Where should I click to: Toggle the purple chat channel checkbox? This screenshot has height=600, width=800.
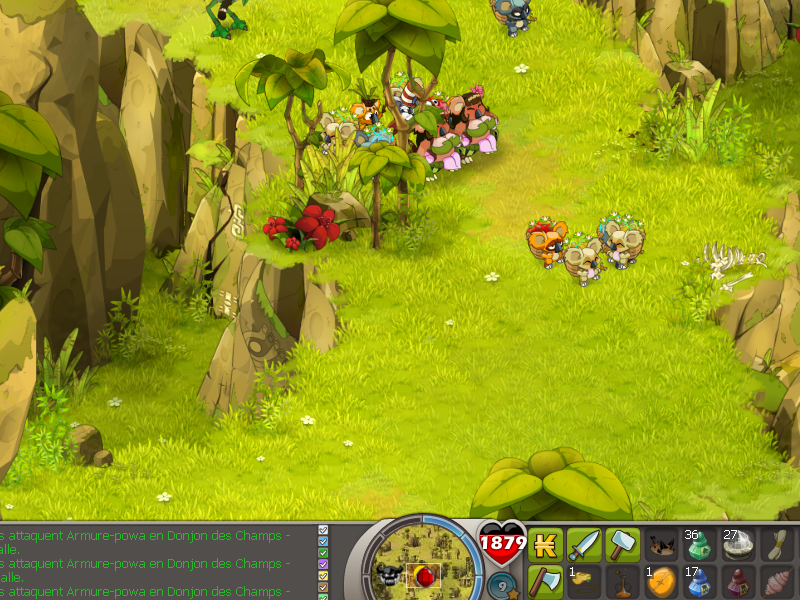pos(323,563)
